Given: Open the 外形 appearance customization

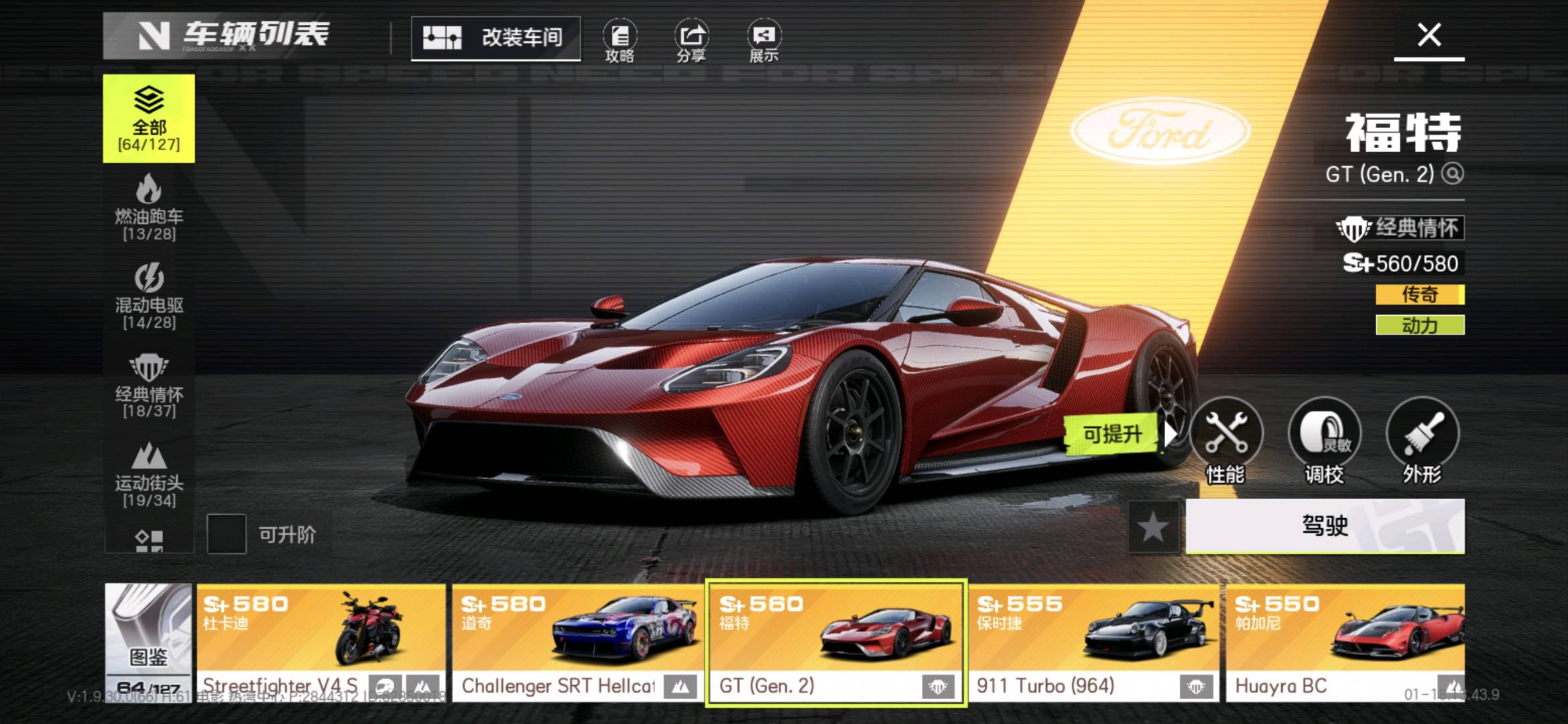Looking at the screenshot, I should coord(1422,440).
